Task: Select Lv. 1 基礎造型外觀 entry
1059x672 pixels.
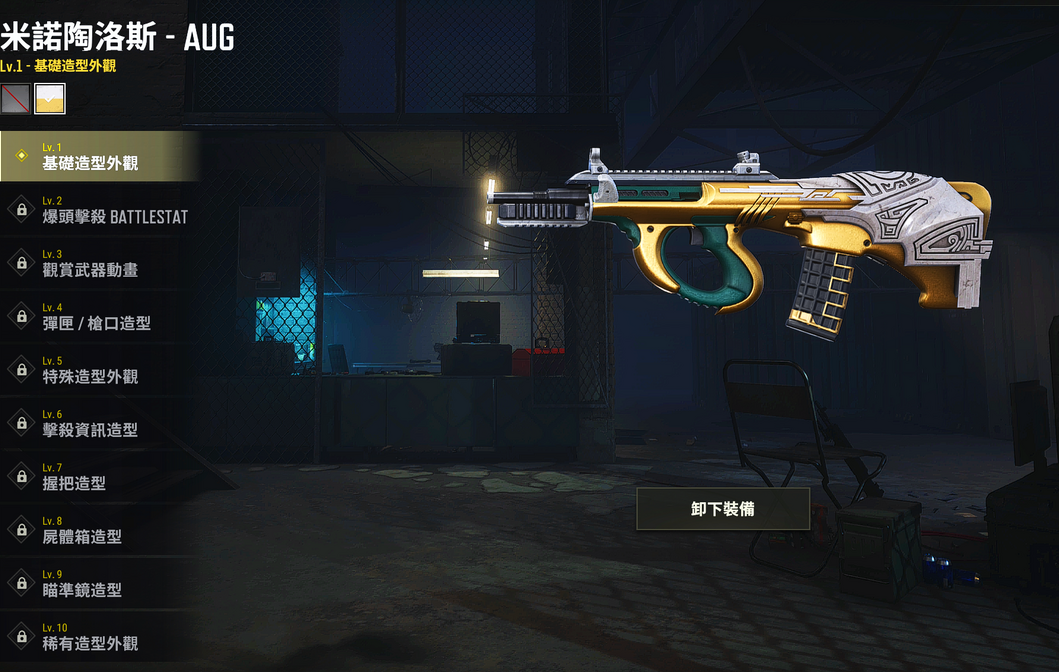Action: pos(98,156)
